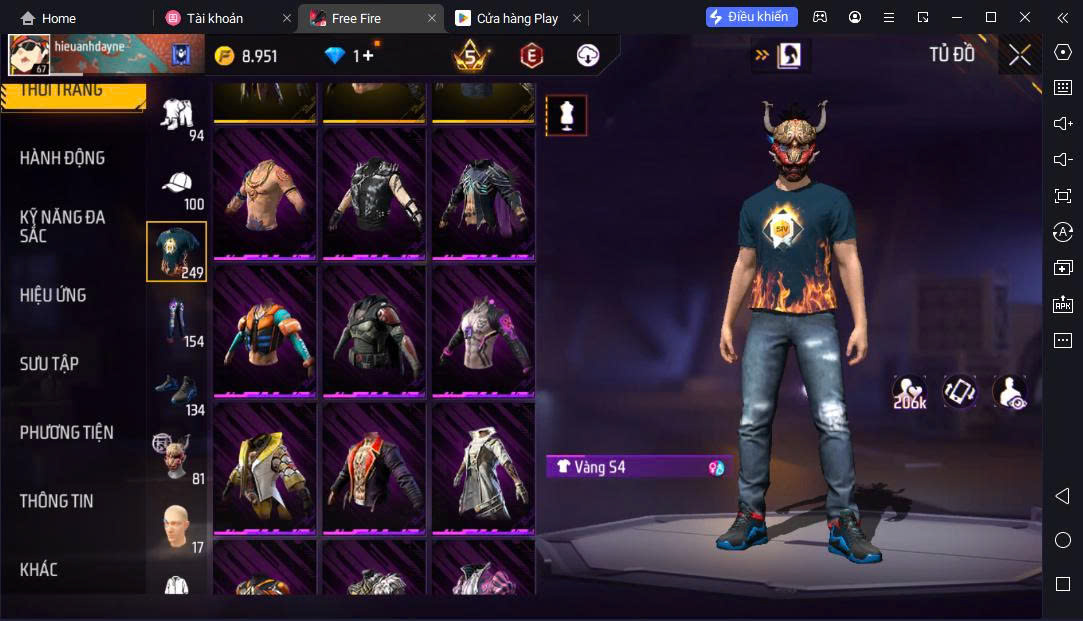
Task: Equip the orange and teal vest top
Action: point(265,329)
